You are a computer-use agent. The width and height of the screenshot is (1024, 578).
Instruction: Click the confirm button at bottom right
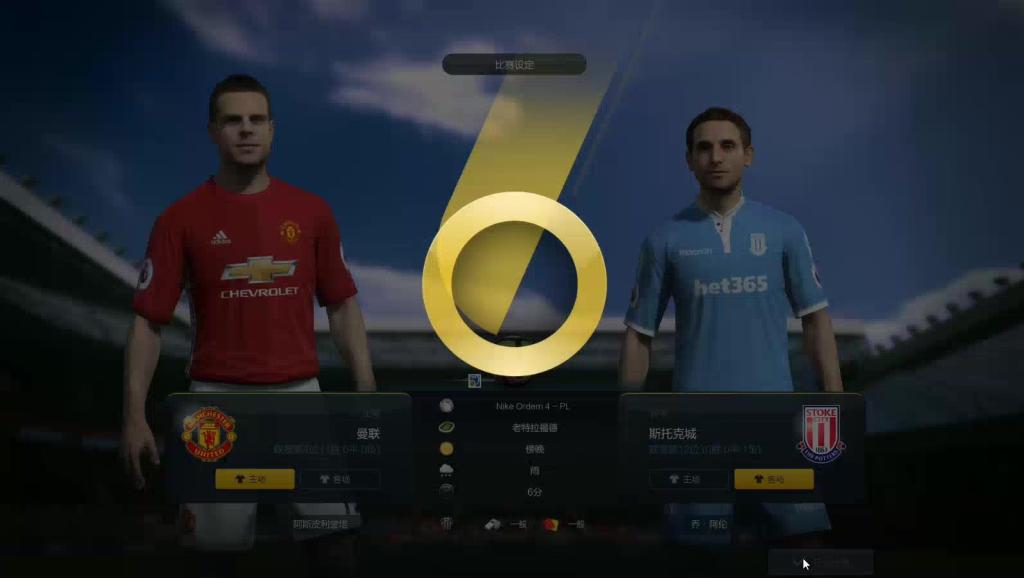(x=820, y=563)
